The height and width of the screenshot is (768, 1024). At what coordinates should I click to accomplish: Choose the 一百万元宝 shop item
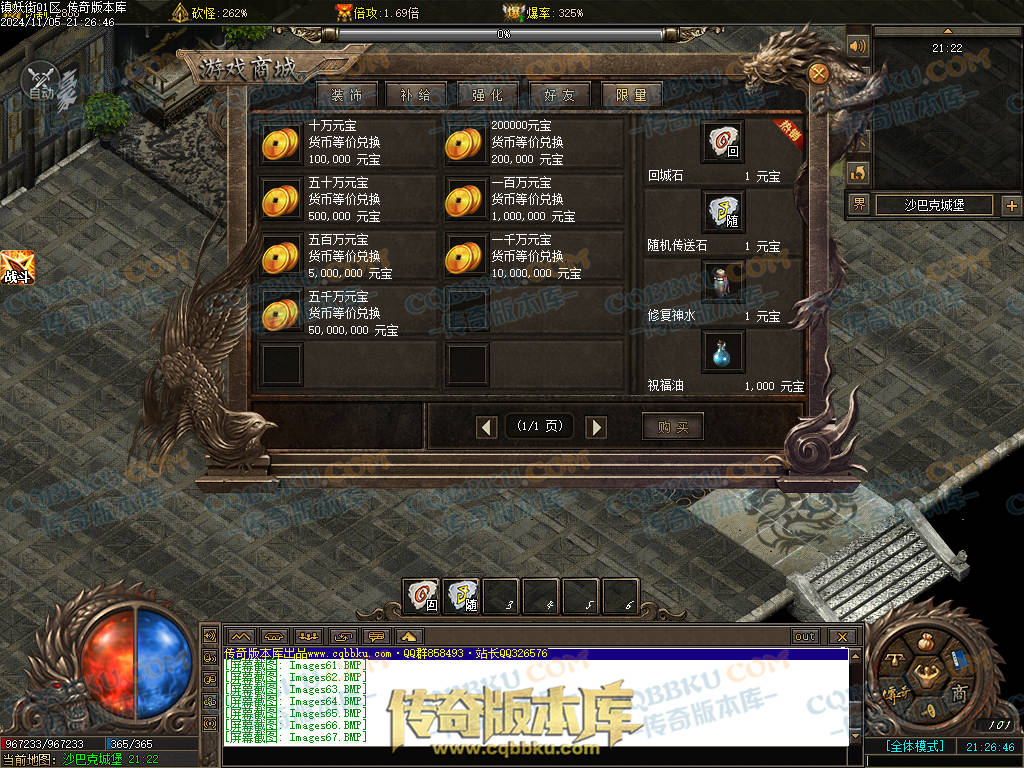[464, 199]
